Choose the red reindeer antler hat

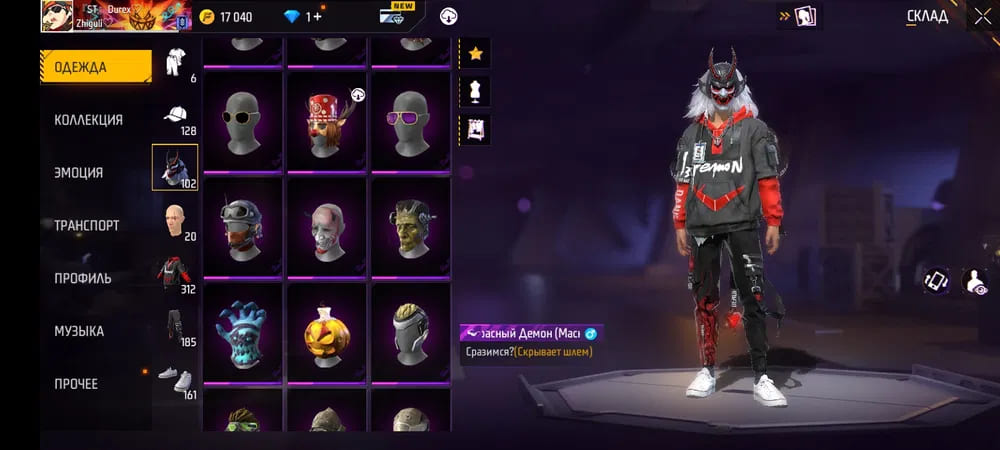(327, 121)
